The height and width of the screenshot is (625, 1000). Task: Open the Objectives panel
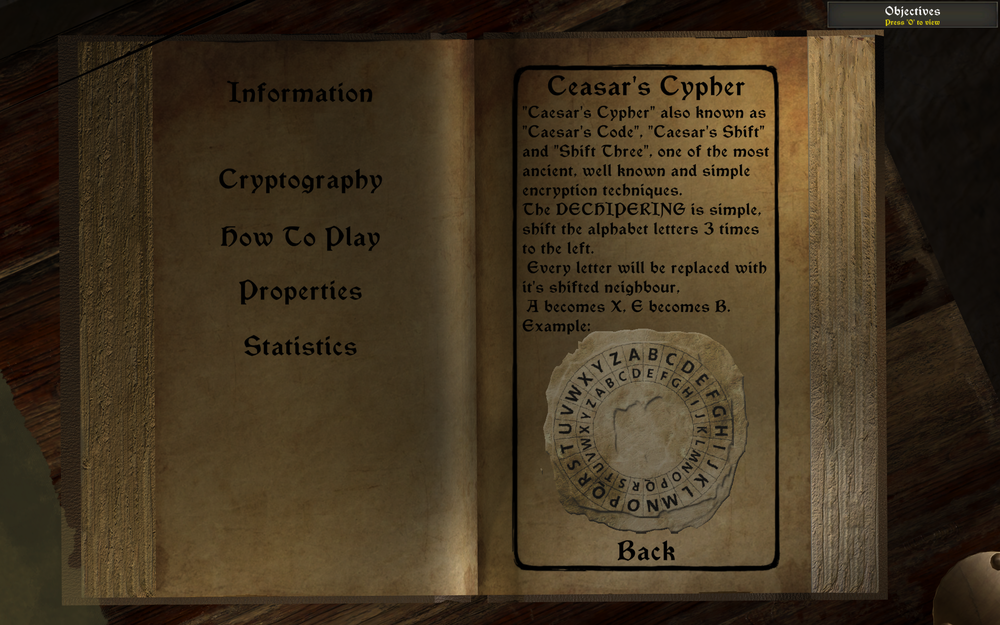click(x=912, y=15)
